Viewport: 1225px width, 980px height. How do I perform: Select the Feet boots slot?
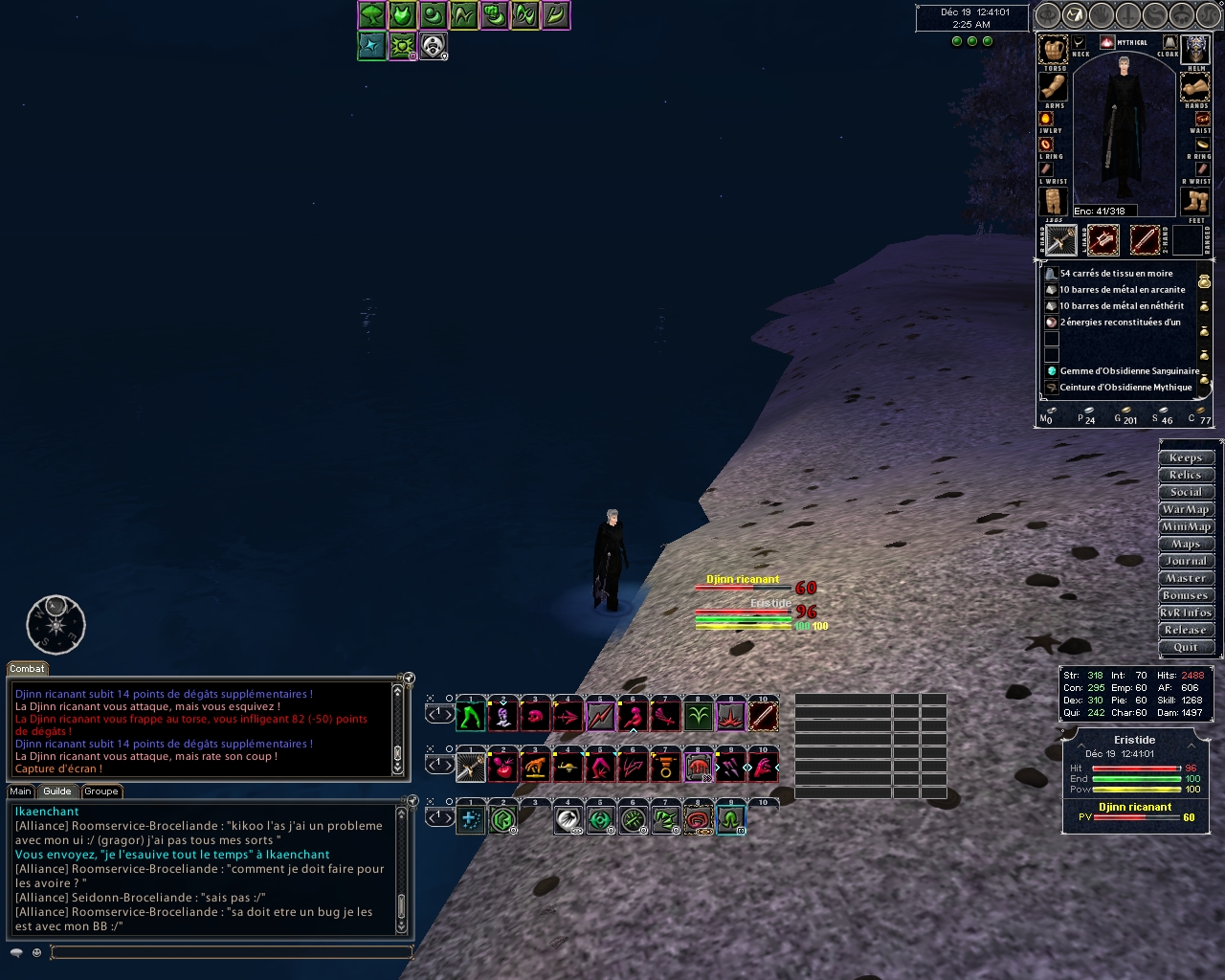coord(1195,201)
